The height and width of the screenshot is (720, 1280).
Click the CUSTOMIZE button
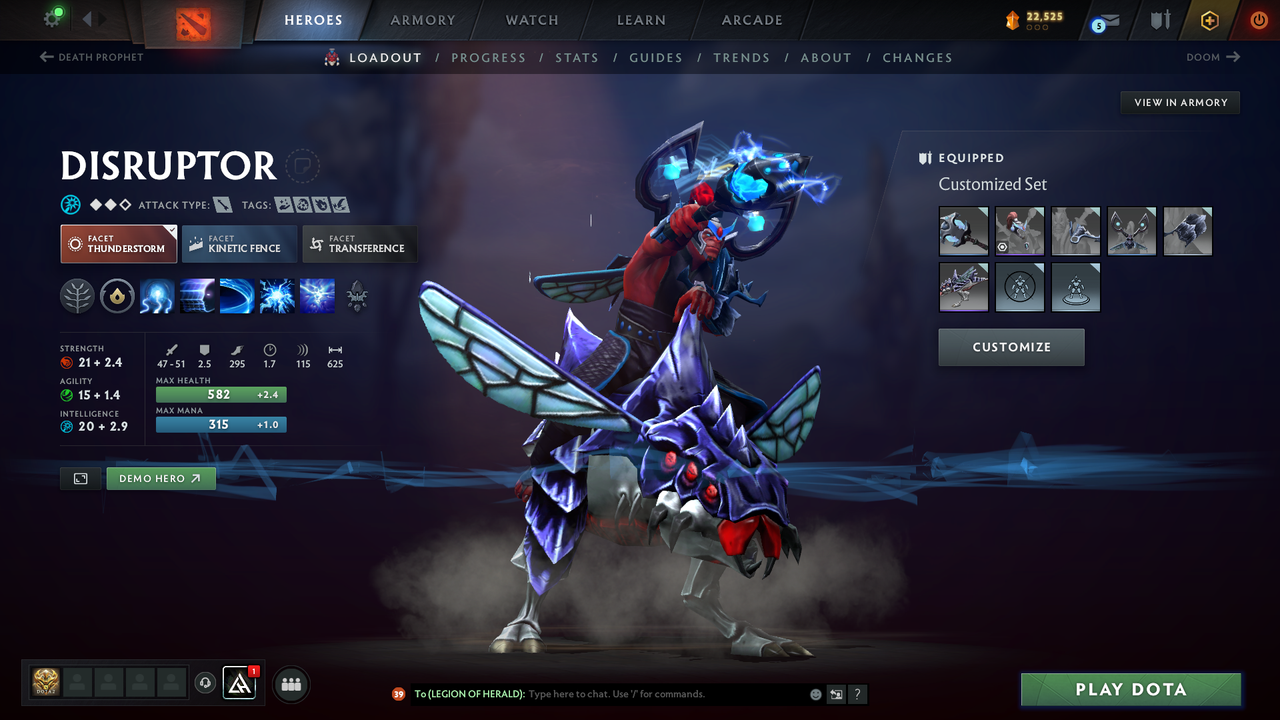click(1011, 347)
